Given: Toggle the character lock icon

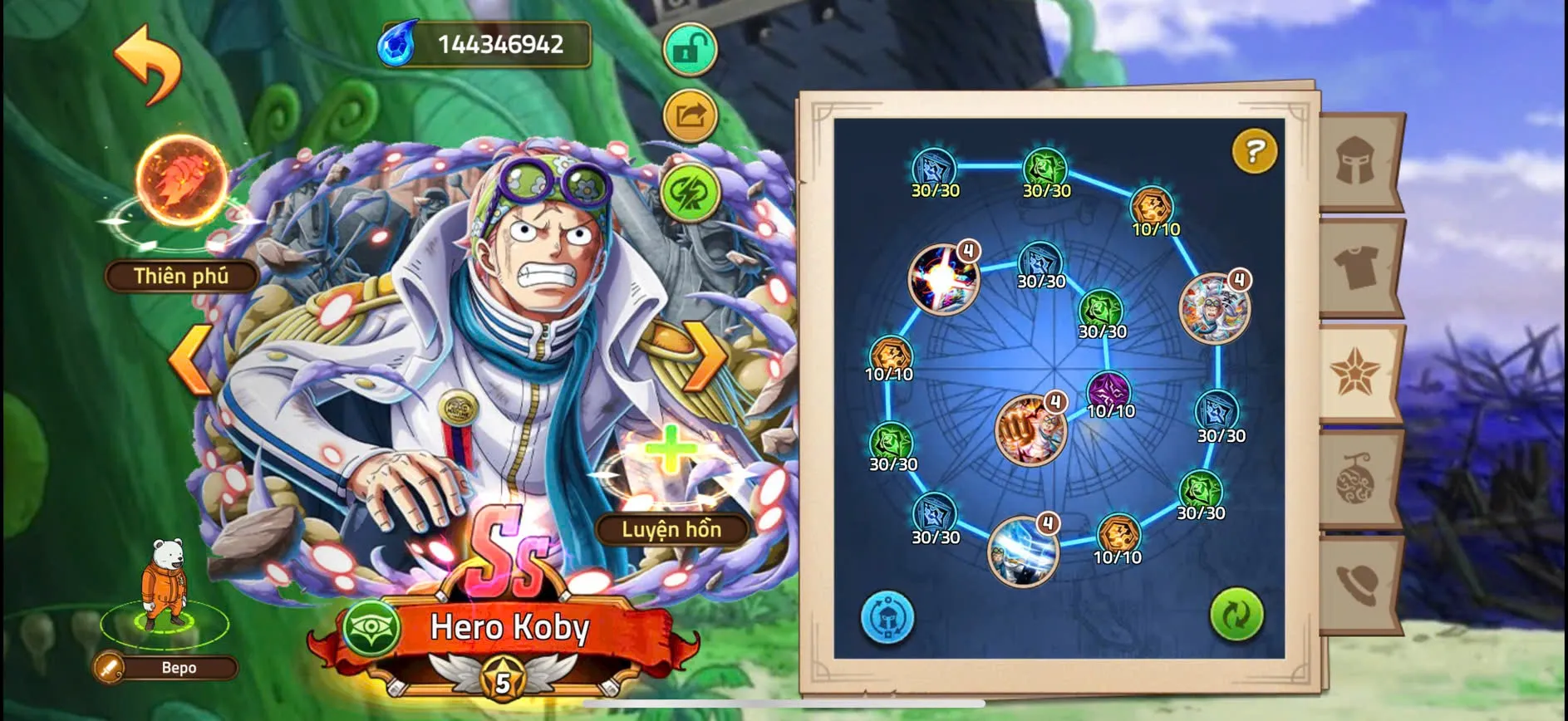Looking at the screenshot, I should 691,48.
